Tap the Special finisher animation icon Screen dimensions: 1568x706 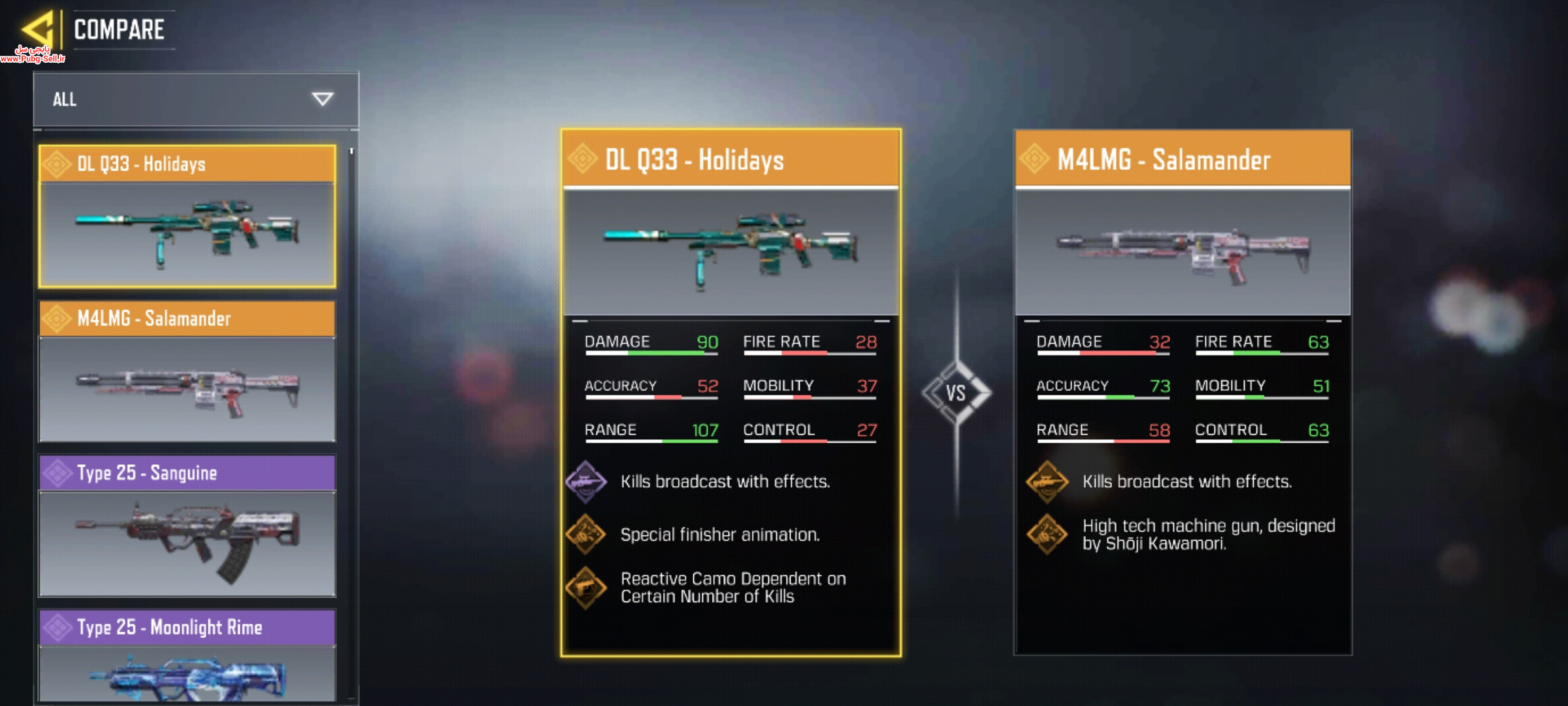[586, 535]
